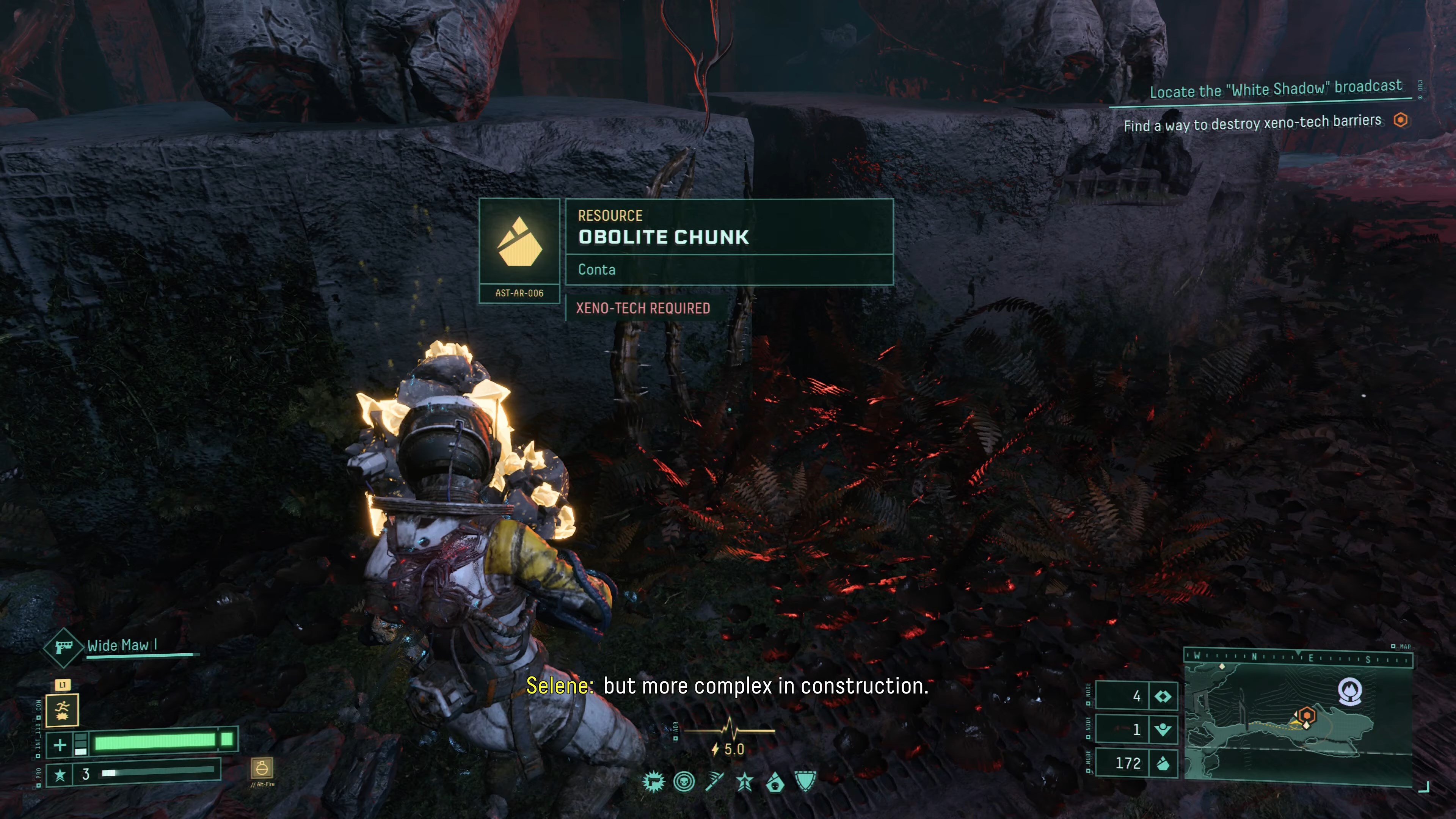Click the Alt-Fire grenade icon
The width and height of the screenshot is (1456, 819).
(262, 769)
